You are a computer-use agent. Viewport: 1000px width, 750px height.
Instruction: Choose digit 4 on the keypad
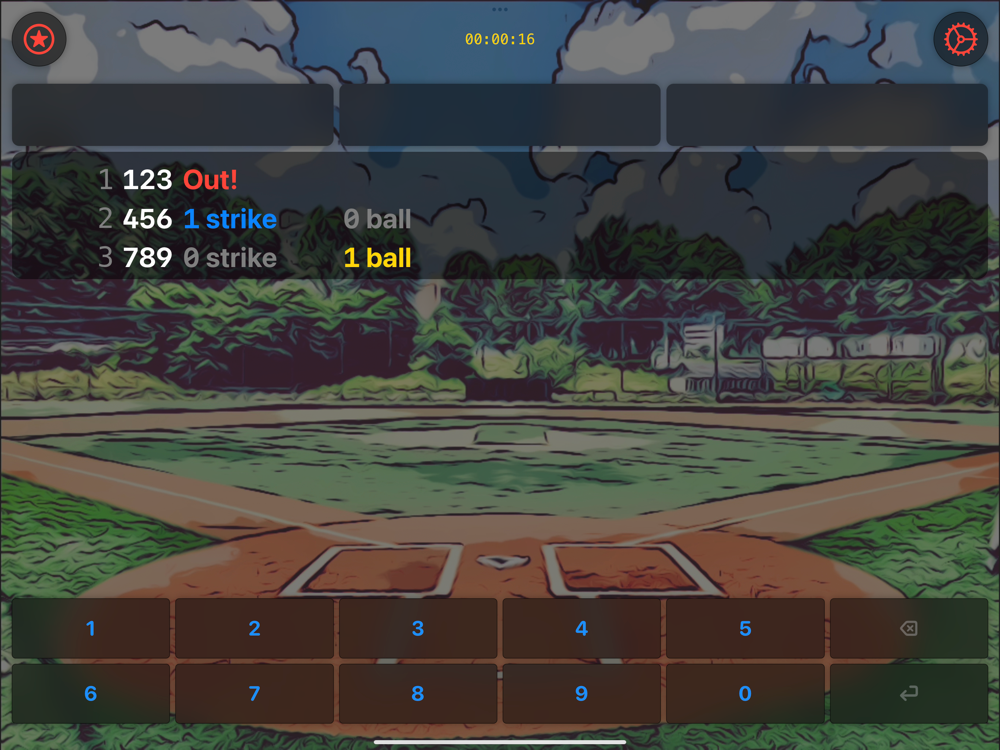pyautogui.click(x=581, y=628)
